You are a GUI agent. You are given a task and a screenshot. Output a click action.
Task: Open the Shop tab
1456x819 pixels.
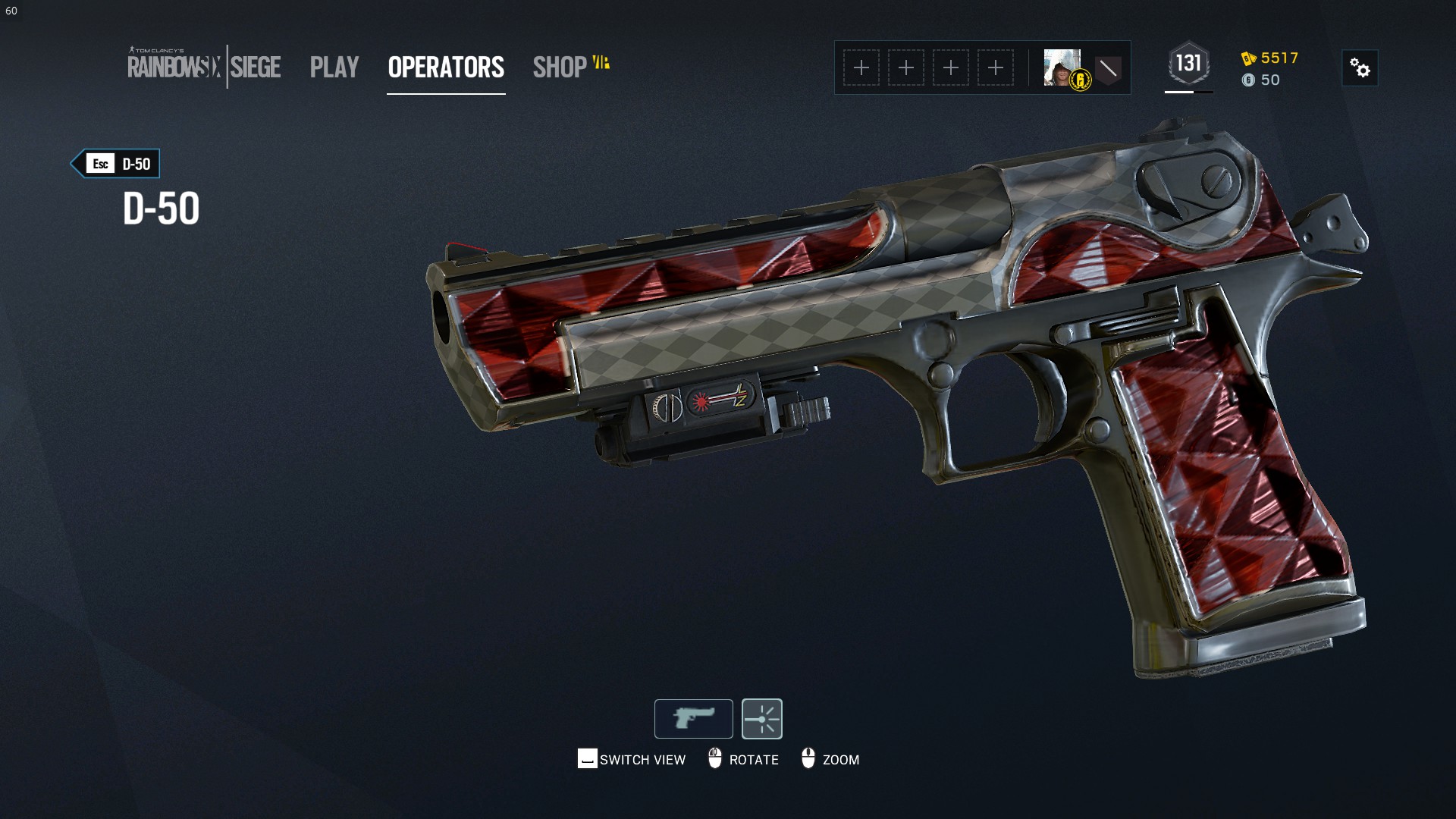(x=560, y=67)
